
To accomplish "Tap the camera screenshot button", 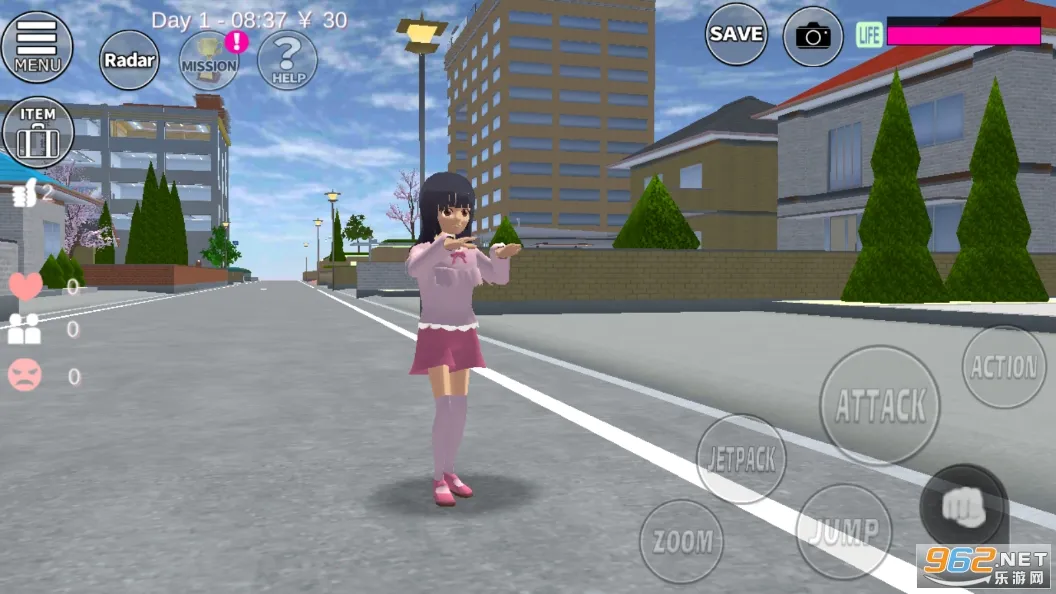I will click(x=813, y=37).
